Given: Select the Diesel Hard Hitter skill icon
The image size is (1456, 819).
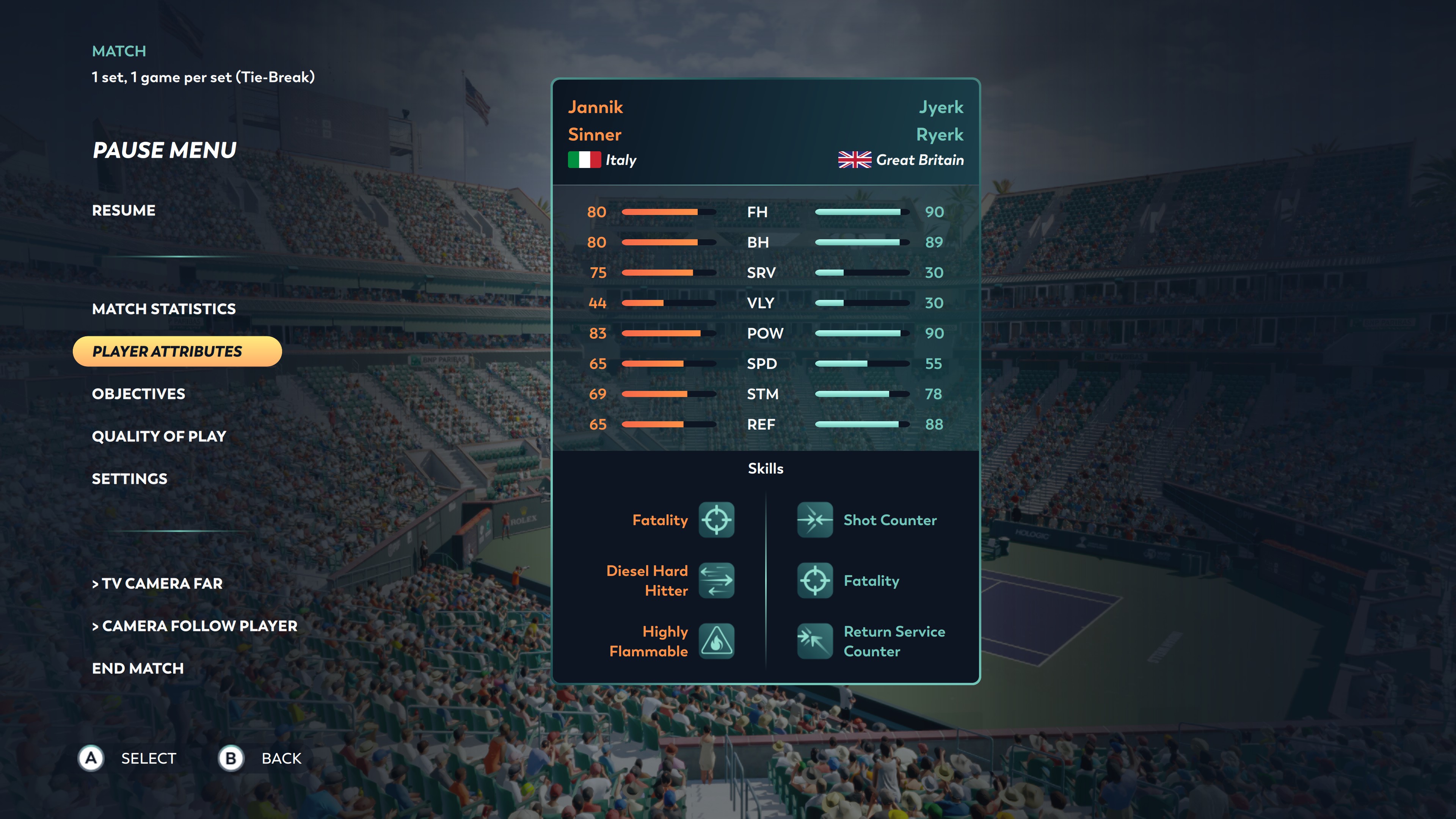Looking at the screenshot, I should (716, 581).
